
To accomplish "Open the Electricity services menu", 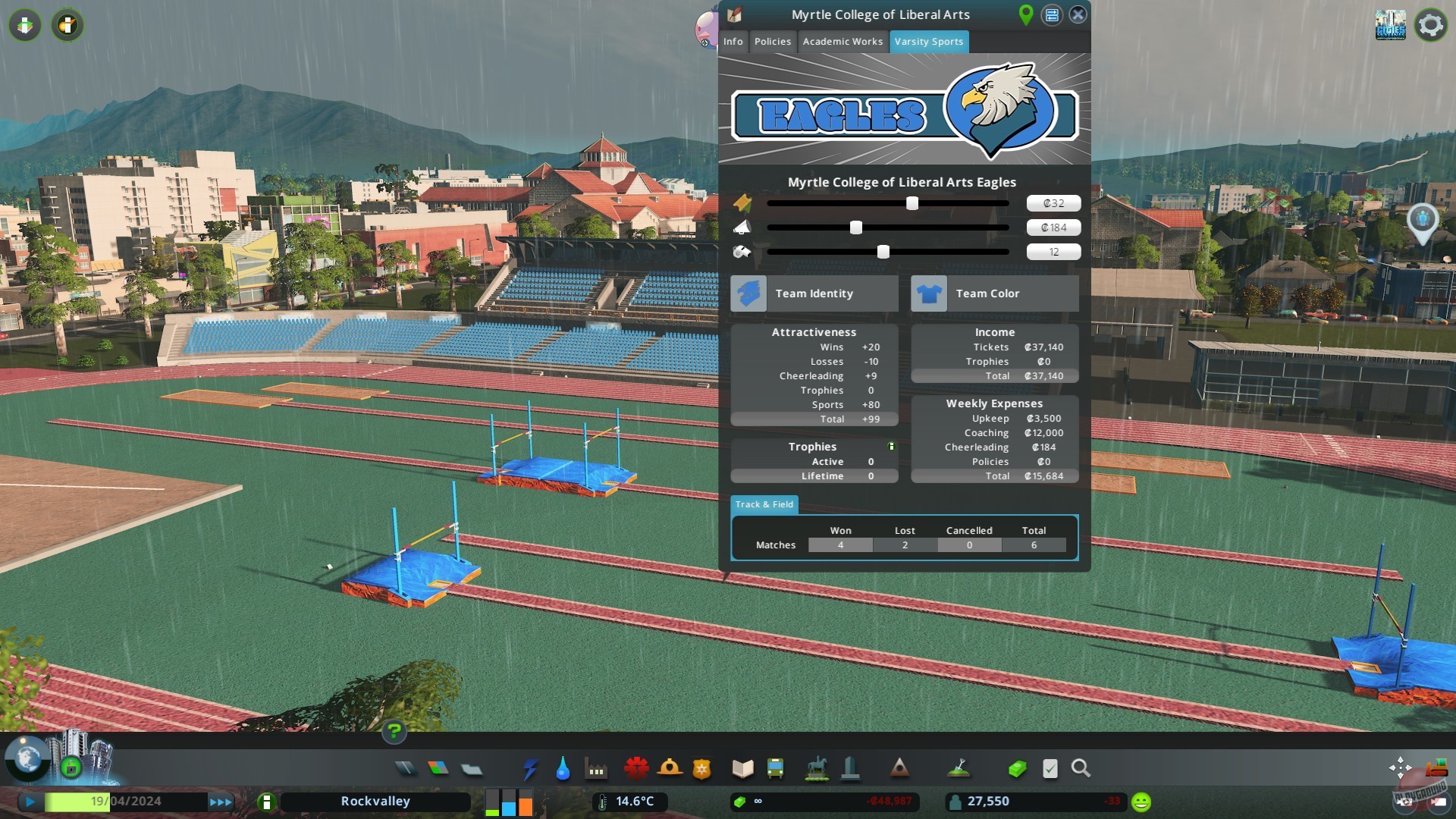I will point(529,768).
